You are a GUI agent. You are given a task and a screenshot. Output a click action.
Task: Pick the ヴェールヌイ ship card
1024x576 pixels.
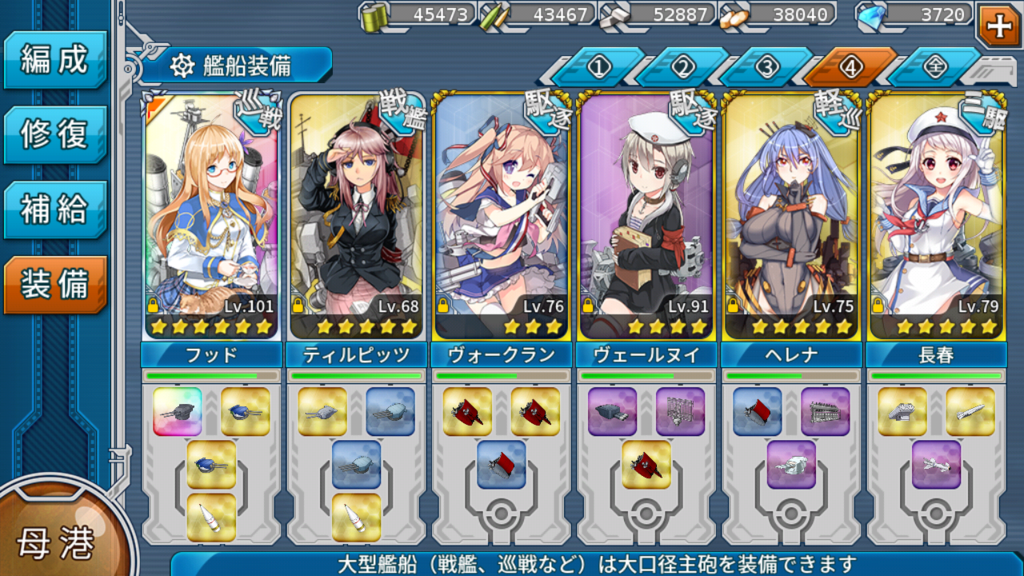pyautogui.click(x=646, y=215)
